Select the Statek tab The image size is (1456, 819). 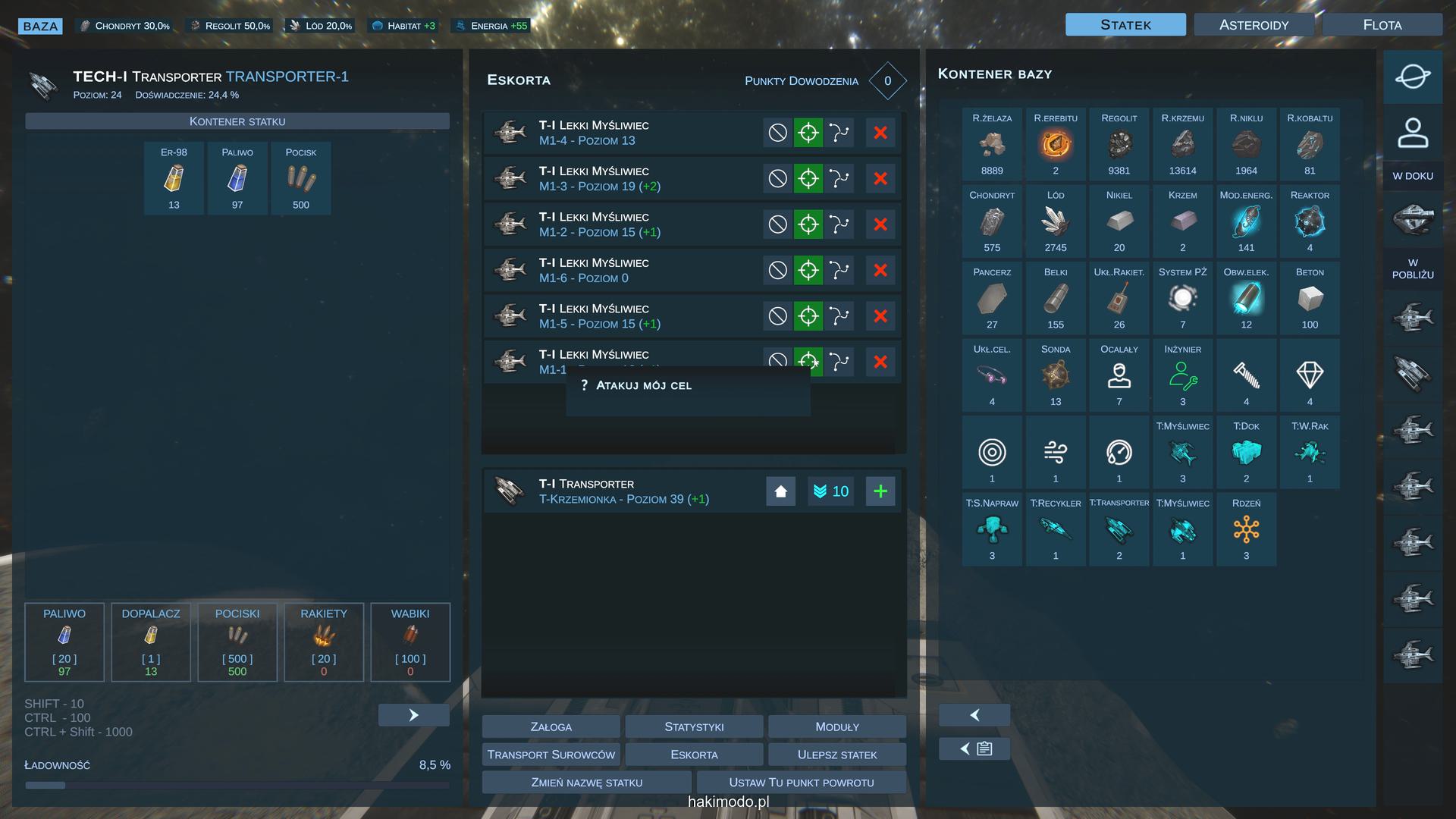[1125, 25]
